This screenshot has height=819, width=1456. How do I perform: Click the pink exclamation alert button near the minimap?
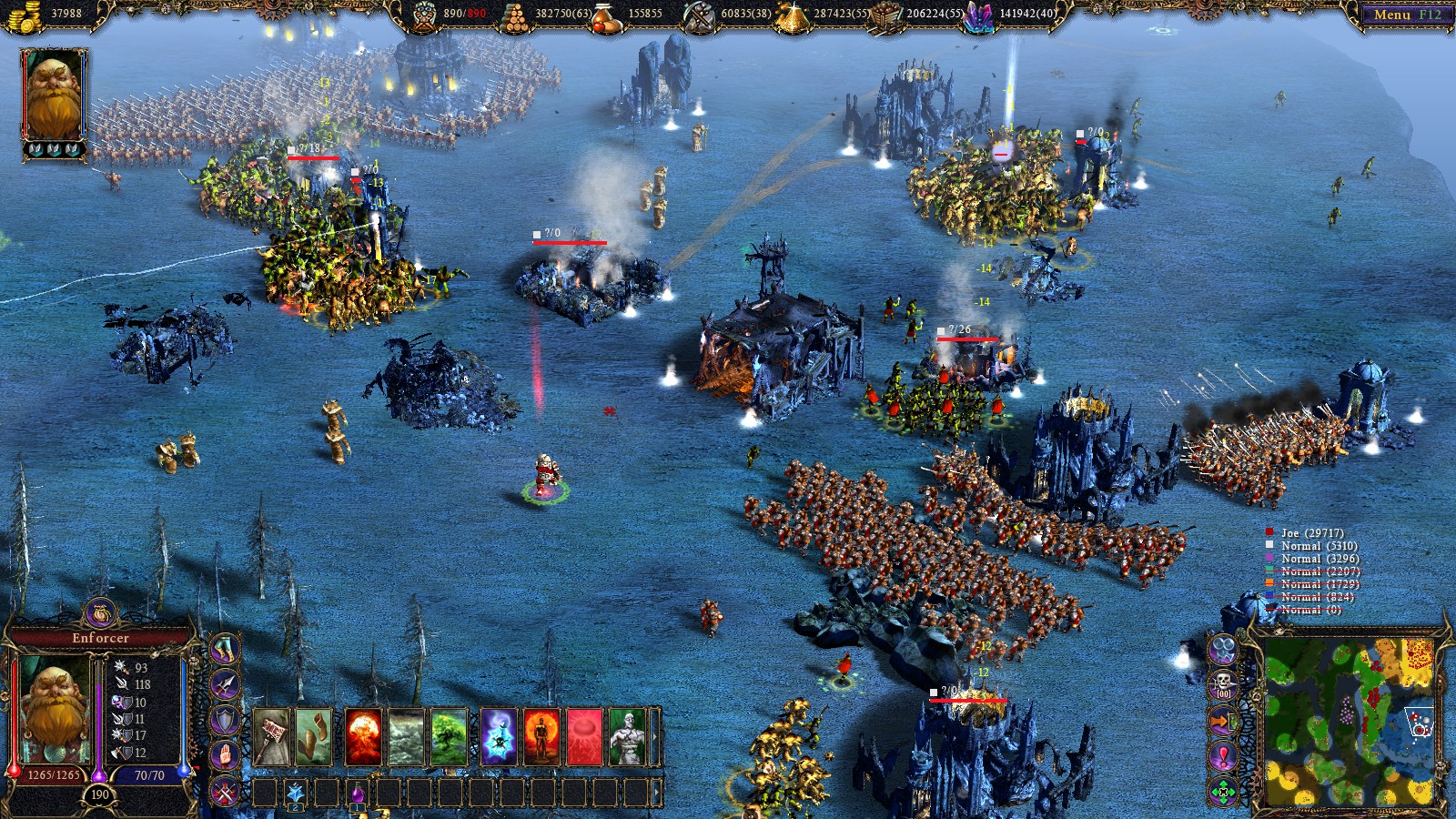(1222, 755)
